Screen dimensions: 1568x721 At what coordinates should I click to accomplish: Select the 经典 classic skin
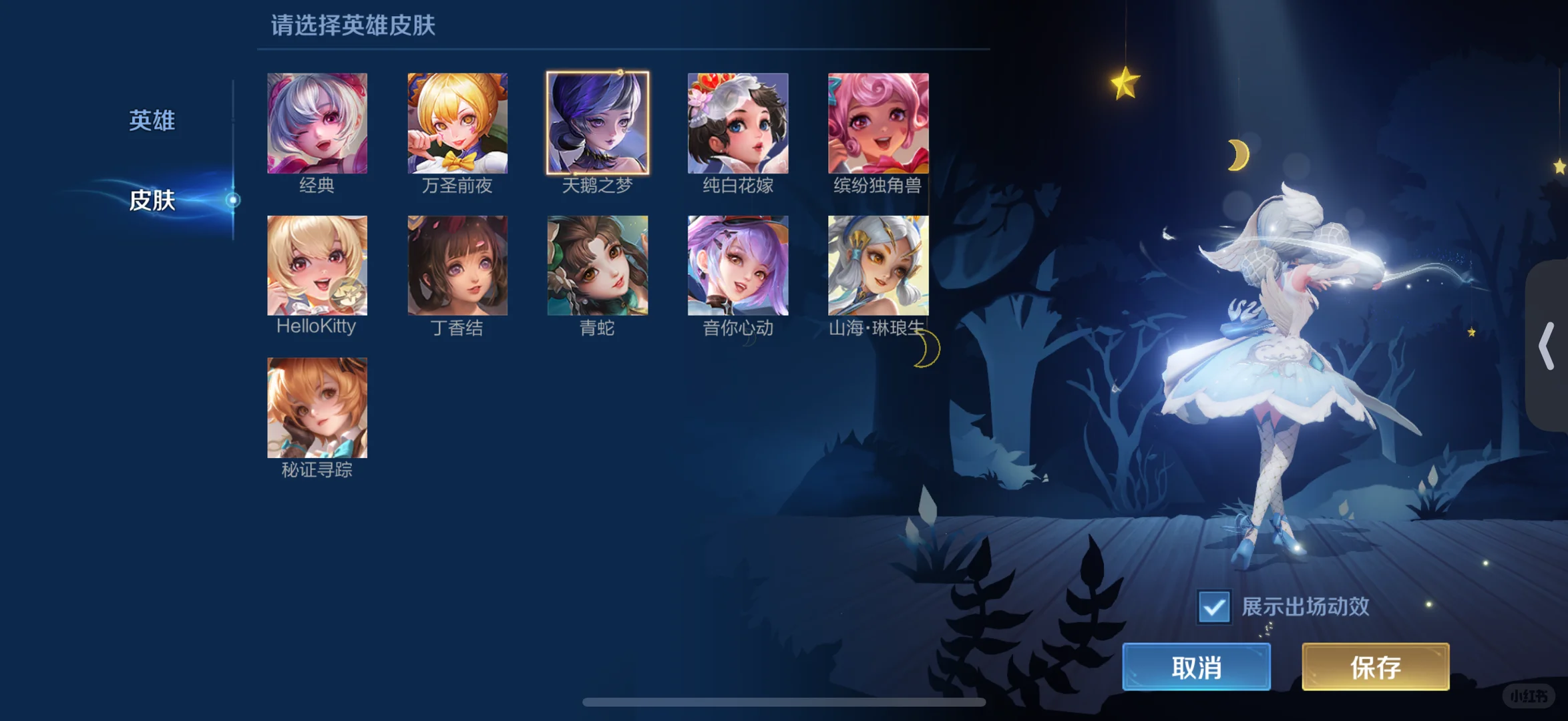317,123
